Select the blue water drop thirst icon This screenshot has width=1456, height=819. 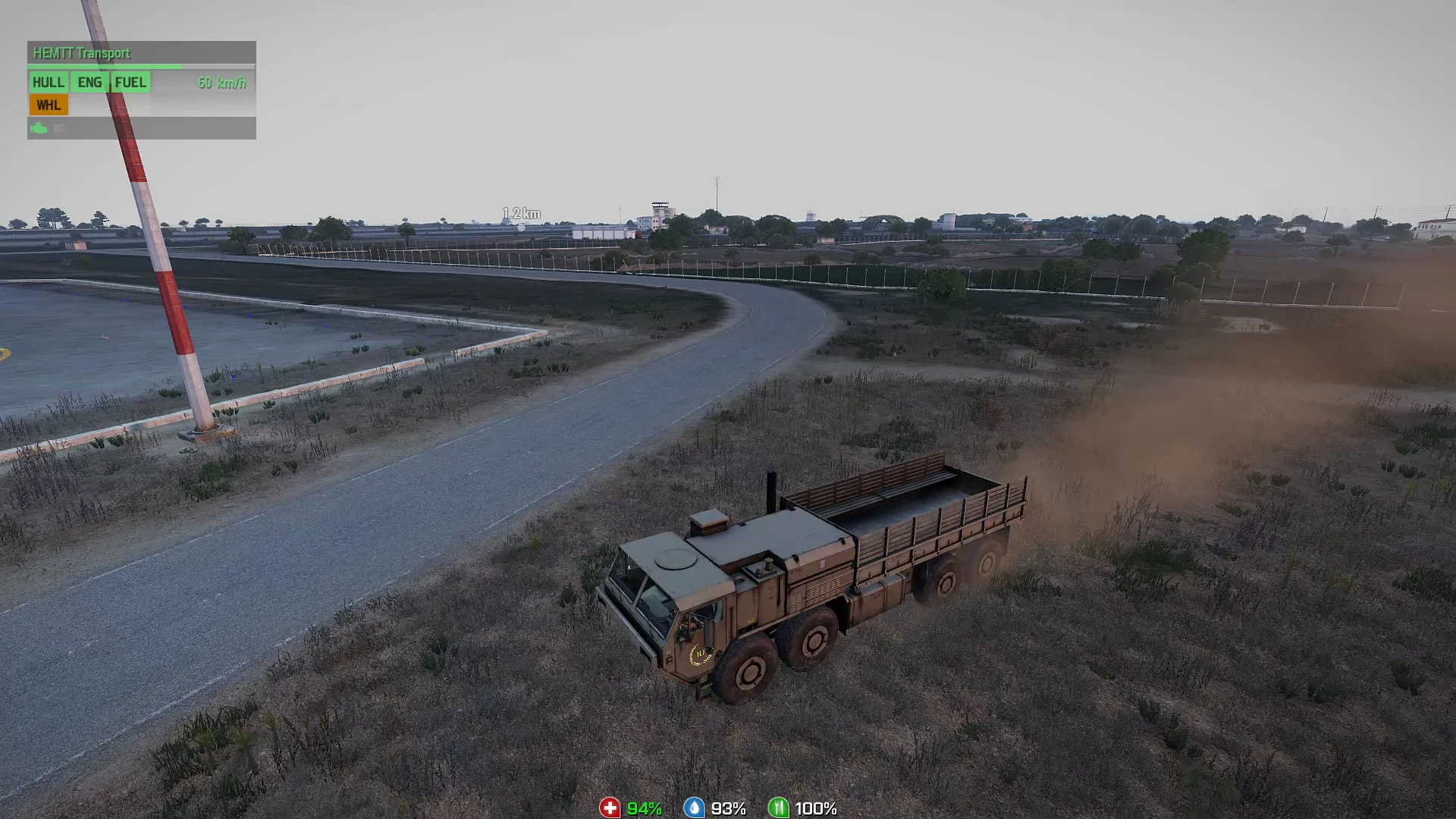pyautogui.click(x=693, y=808)
